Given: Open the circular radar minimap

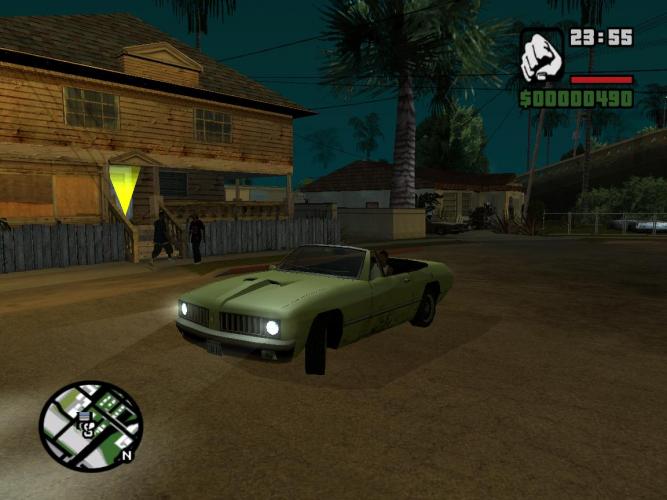Looking at the screenshot, I should click(90, 426).
